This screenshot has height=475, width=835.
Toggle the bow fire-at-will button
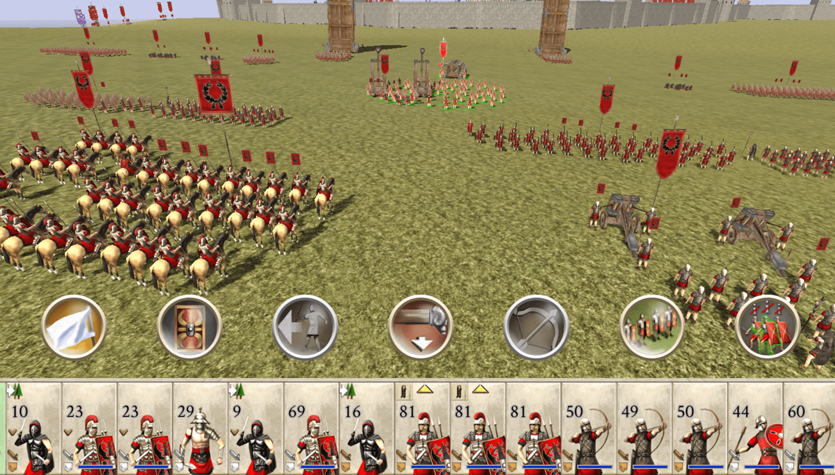point(536,326)
